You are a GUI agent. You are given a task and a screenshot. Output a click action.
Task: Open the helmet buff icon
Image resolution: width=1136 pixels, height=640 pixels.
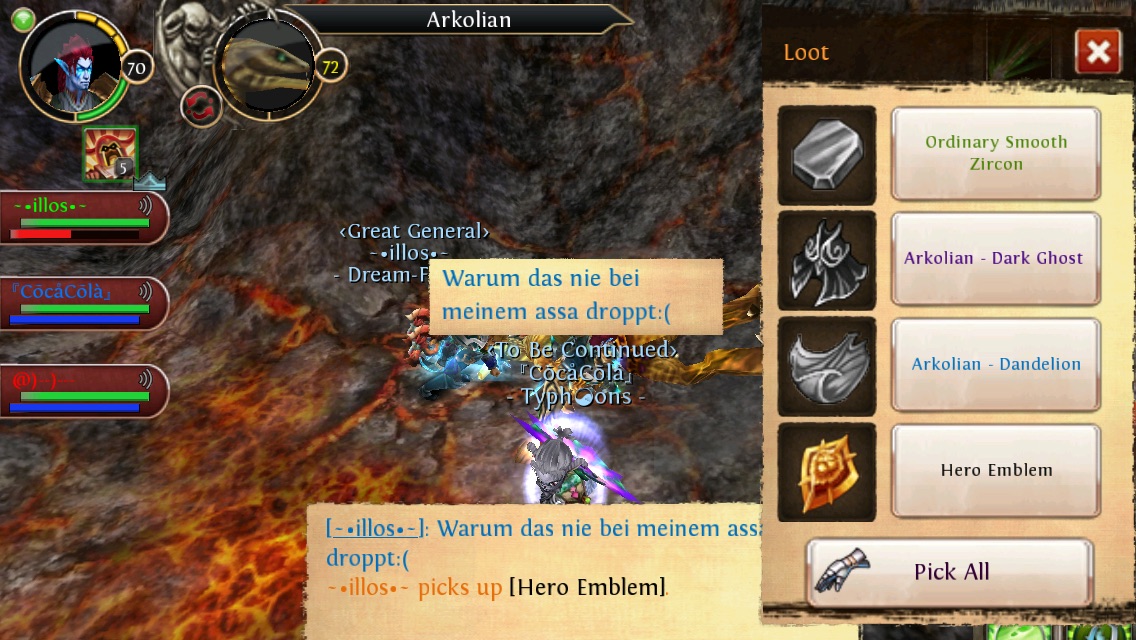pos(108,154)
